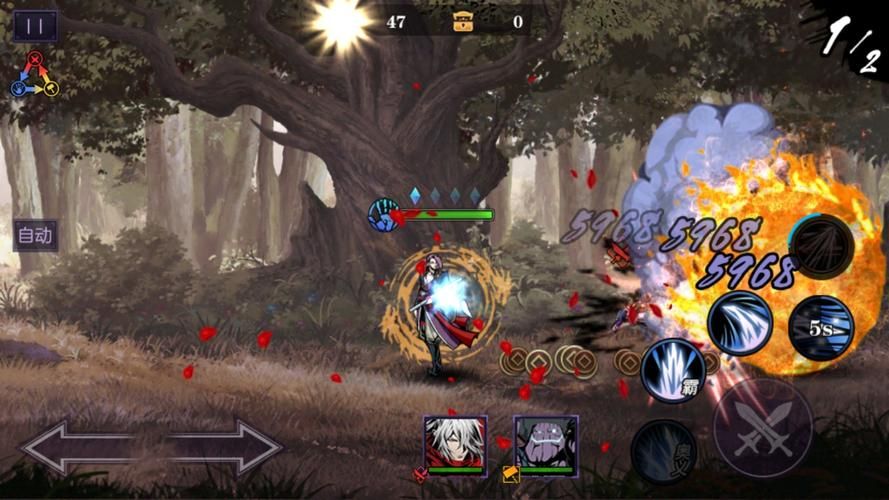889x500 pixels.
Task: Switch to the purple masked character portrait
Action: point(545,443)
